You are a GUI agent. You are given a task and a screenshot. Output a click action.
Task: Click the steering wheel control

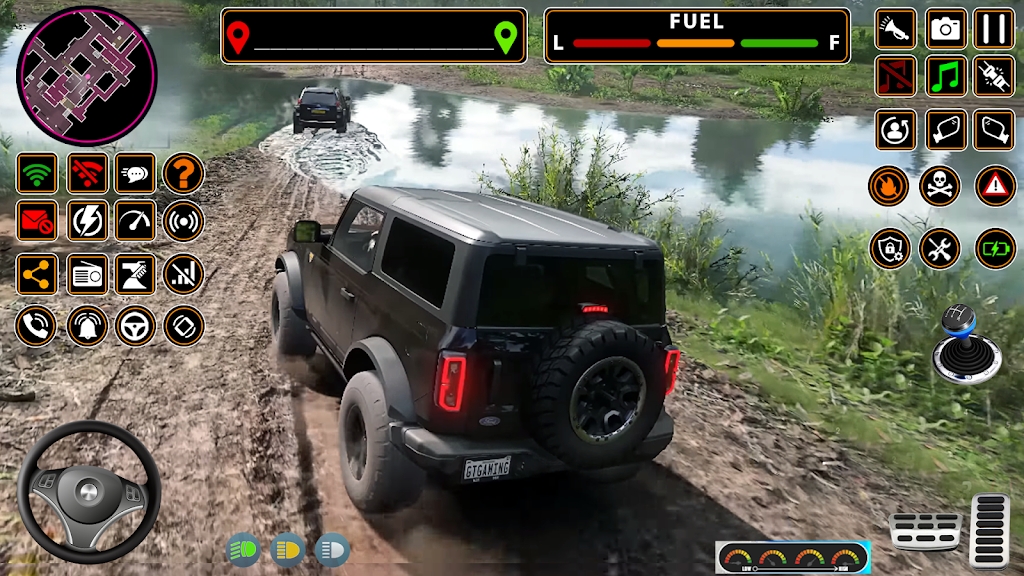[x=89, y=492]
